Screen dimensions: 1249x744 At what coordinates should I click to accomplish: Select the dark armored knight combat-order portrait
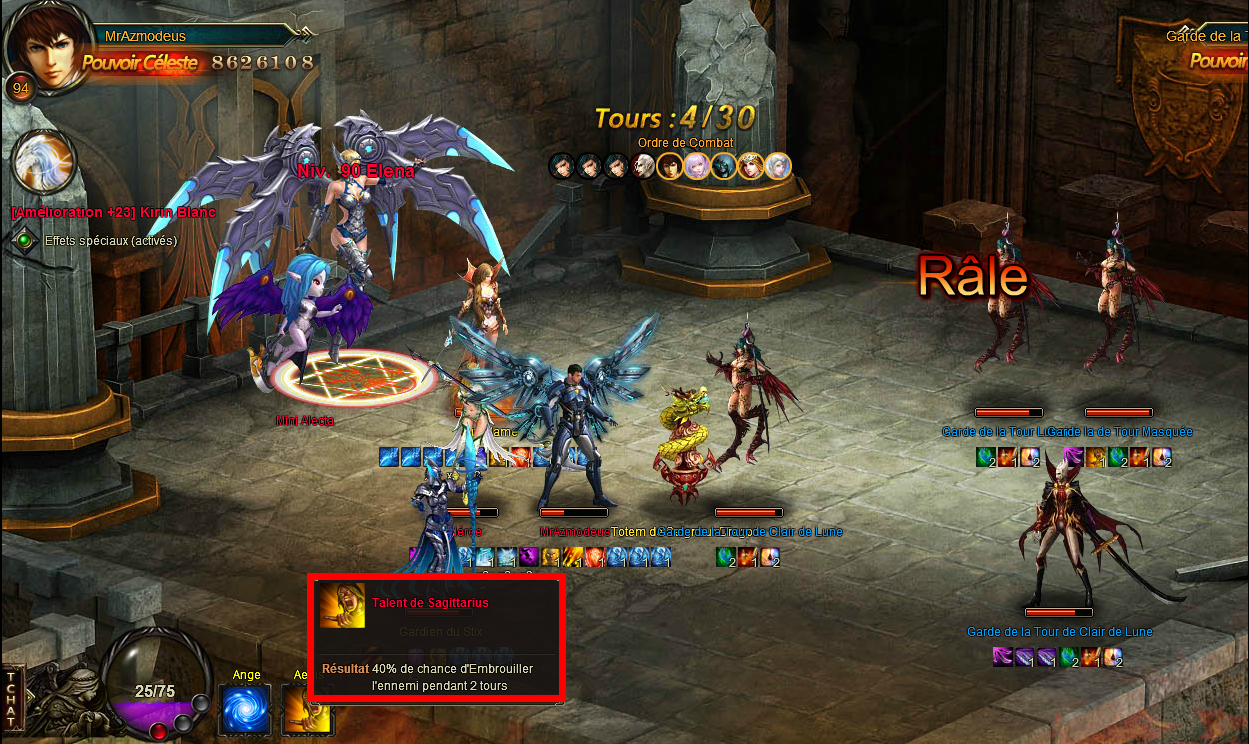[724, 166]
